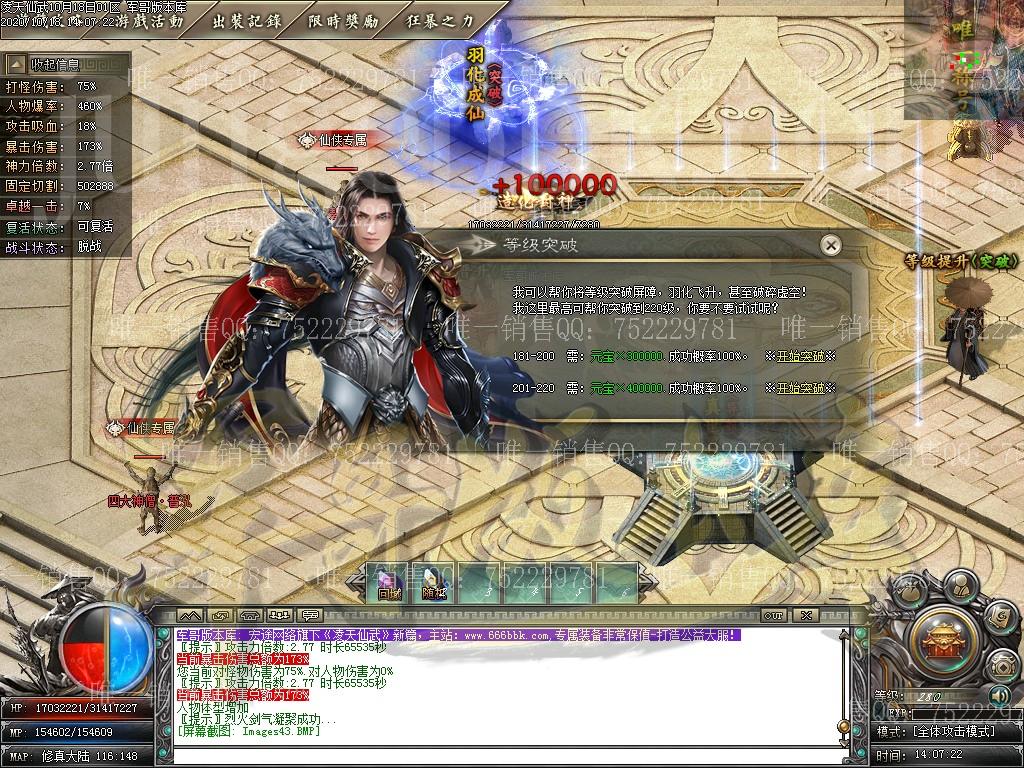1024x768 pixels.
Task: Open the 游戏活动 menu
Action: tap(149, 20)
